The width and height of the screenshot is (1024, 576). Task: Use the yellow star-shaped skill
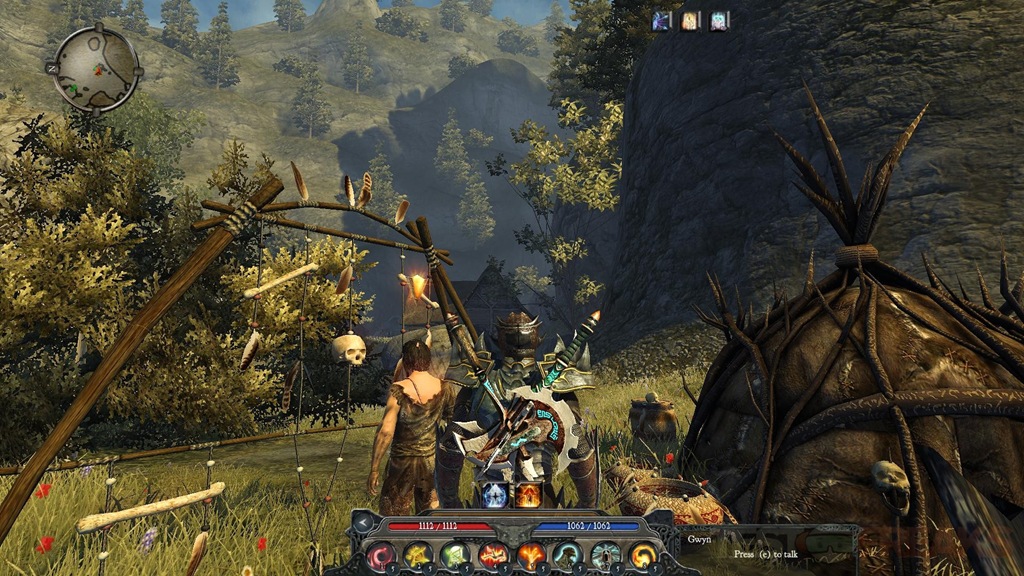[419, 554]
